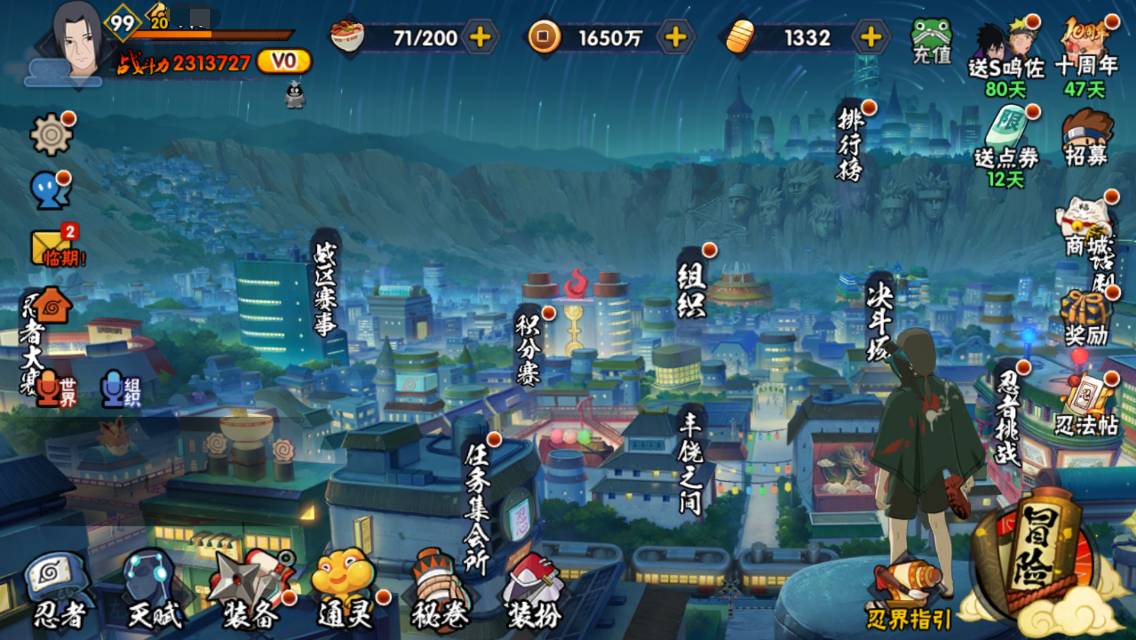Open the player avatar profile
Viewport: 1136px width, 640px height.
(x=76, y=38)
